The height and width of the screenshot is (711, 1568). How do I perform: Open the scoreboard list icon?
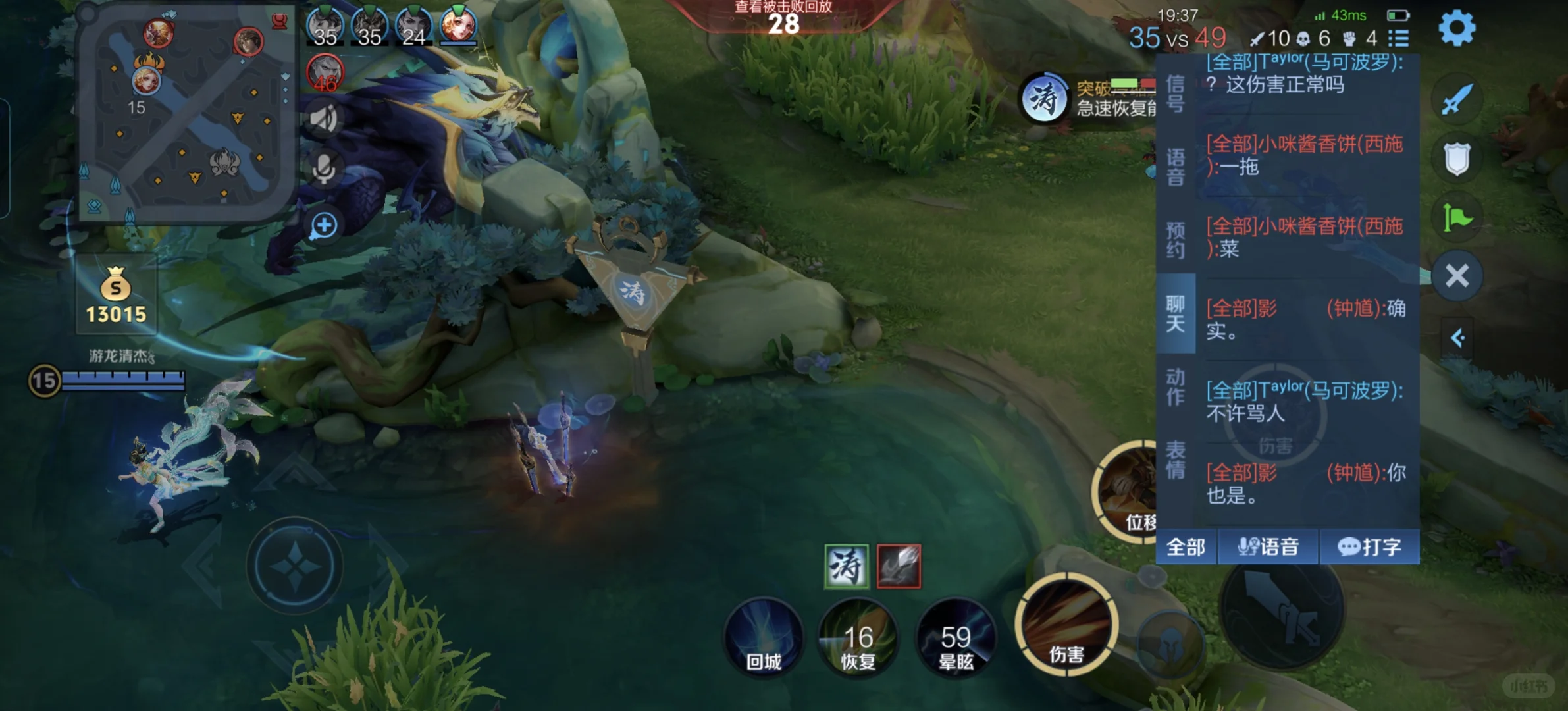tap(1398, 38)
